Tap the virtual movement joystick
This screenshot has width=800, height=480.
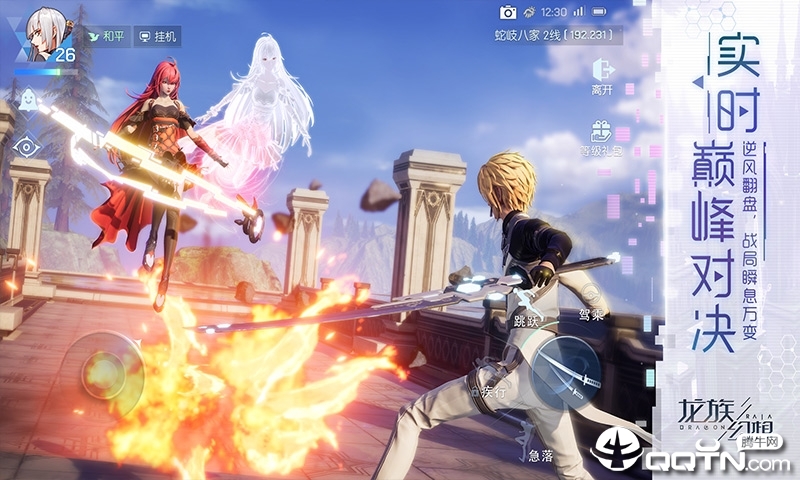point(104,366)
